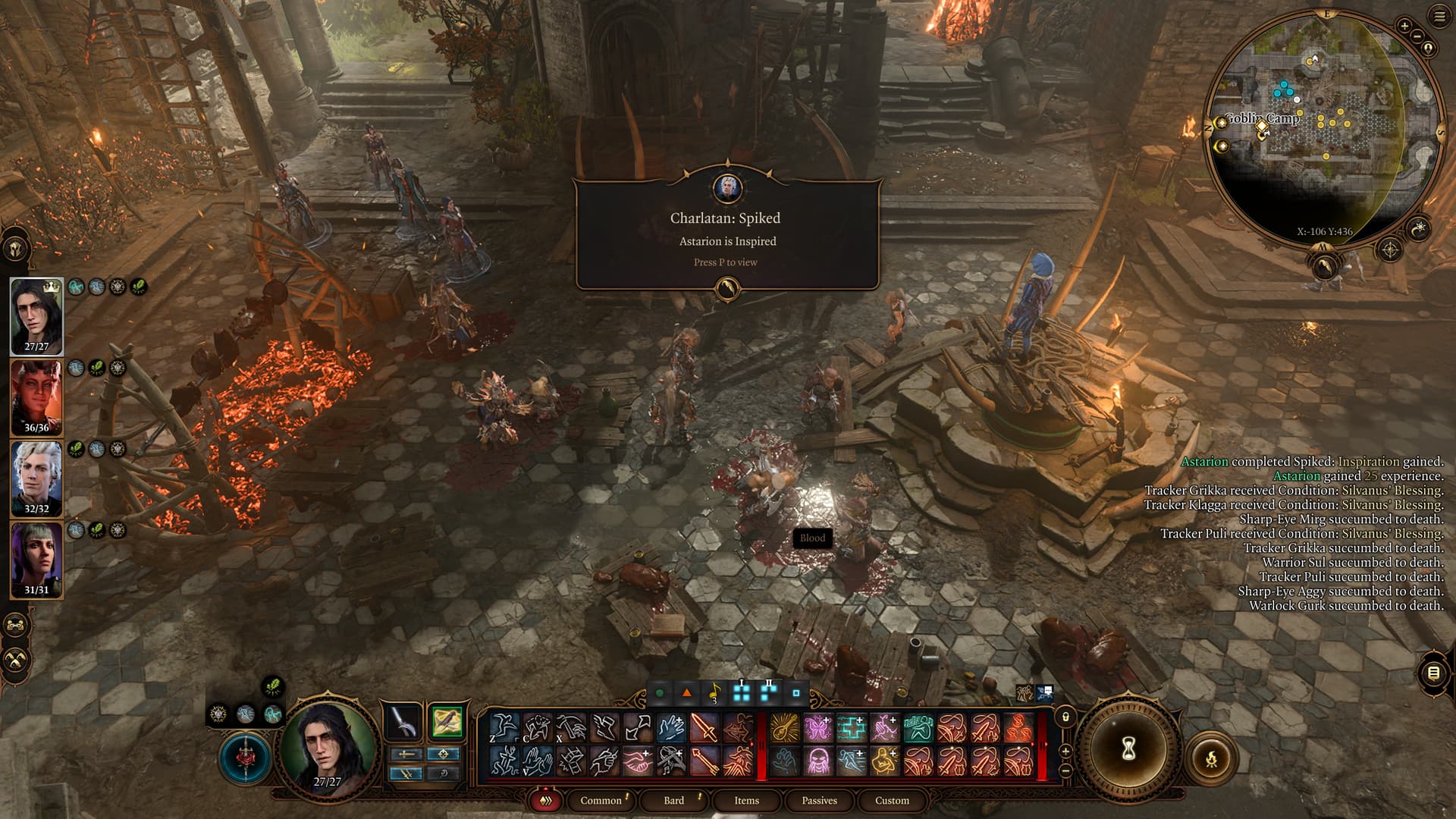This screenshot has width=1456, height=819.
Task: Open the combat log scroll button
Action: (1433, 673)
